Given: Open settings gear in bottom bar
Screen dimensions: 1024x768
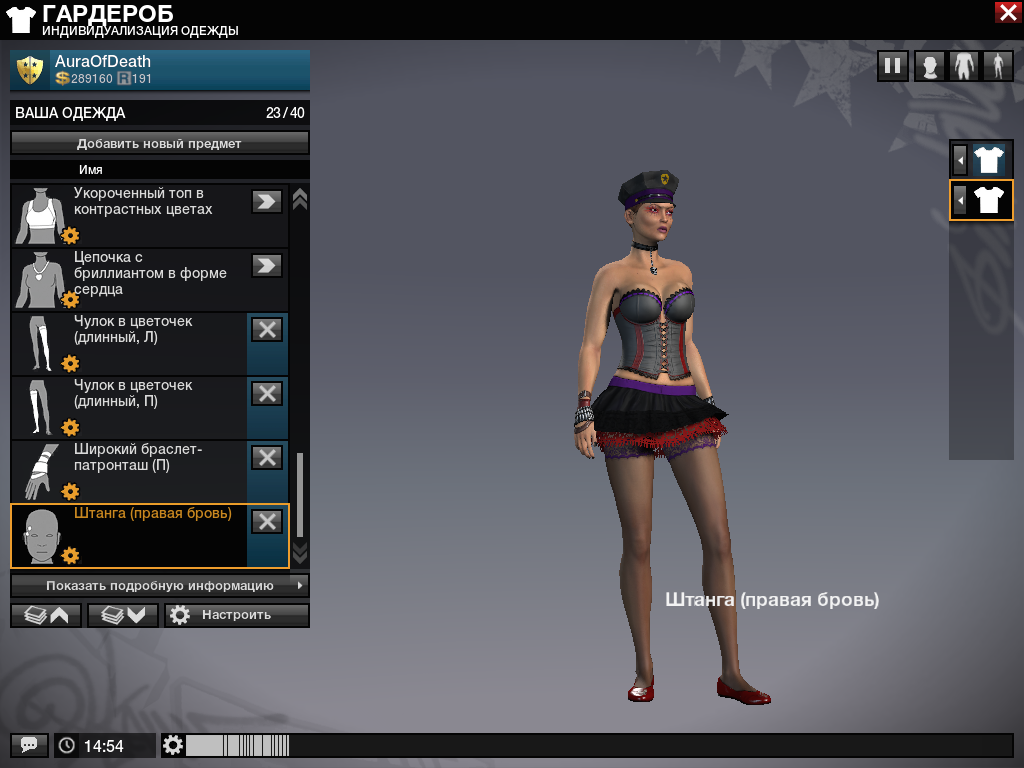Looking at the screenshot, I should (x=174, y=745).
